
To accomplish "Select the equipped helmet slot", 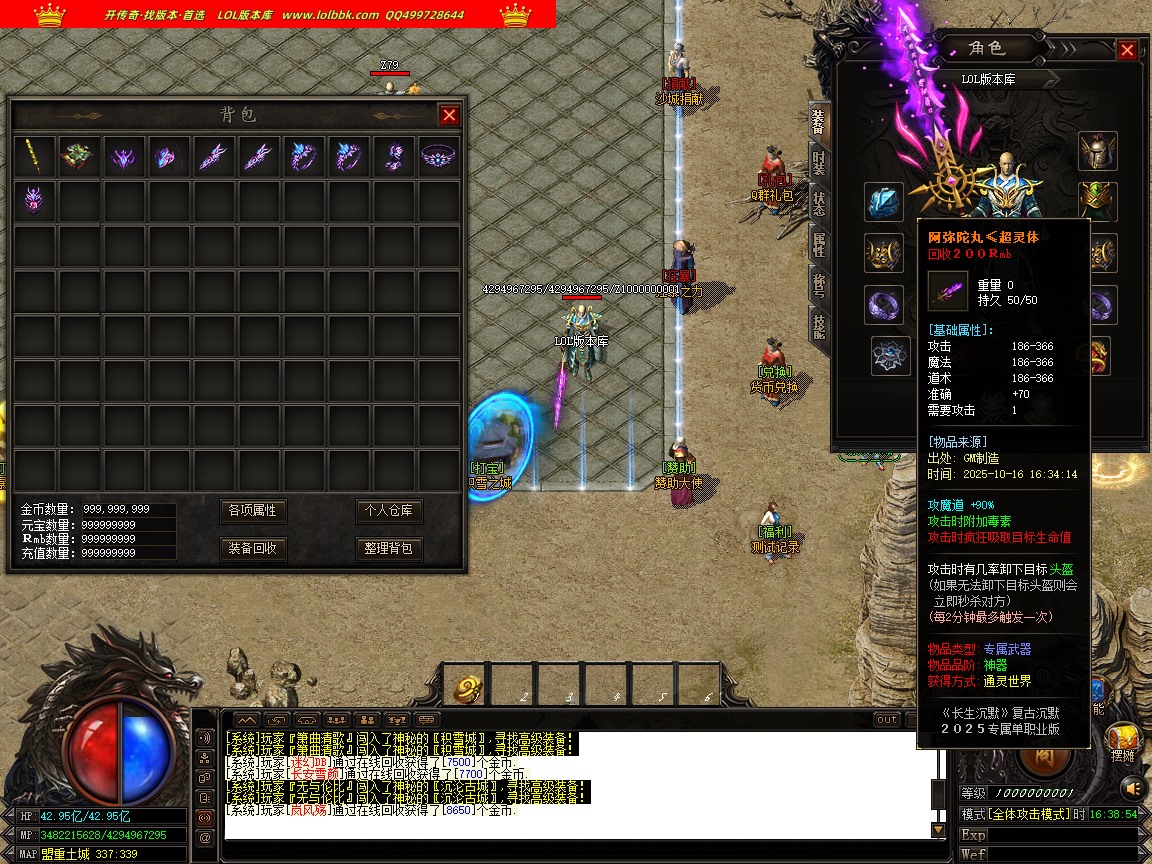I will tap(1097, 151).
